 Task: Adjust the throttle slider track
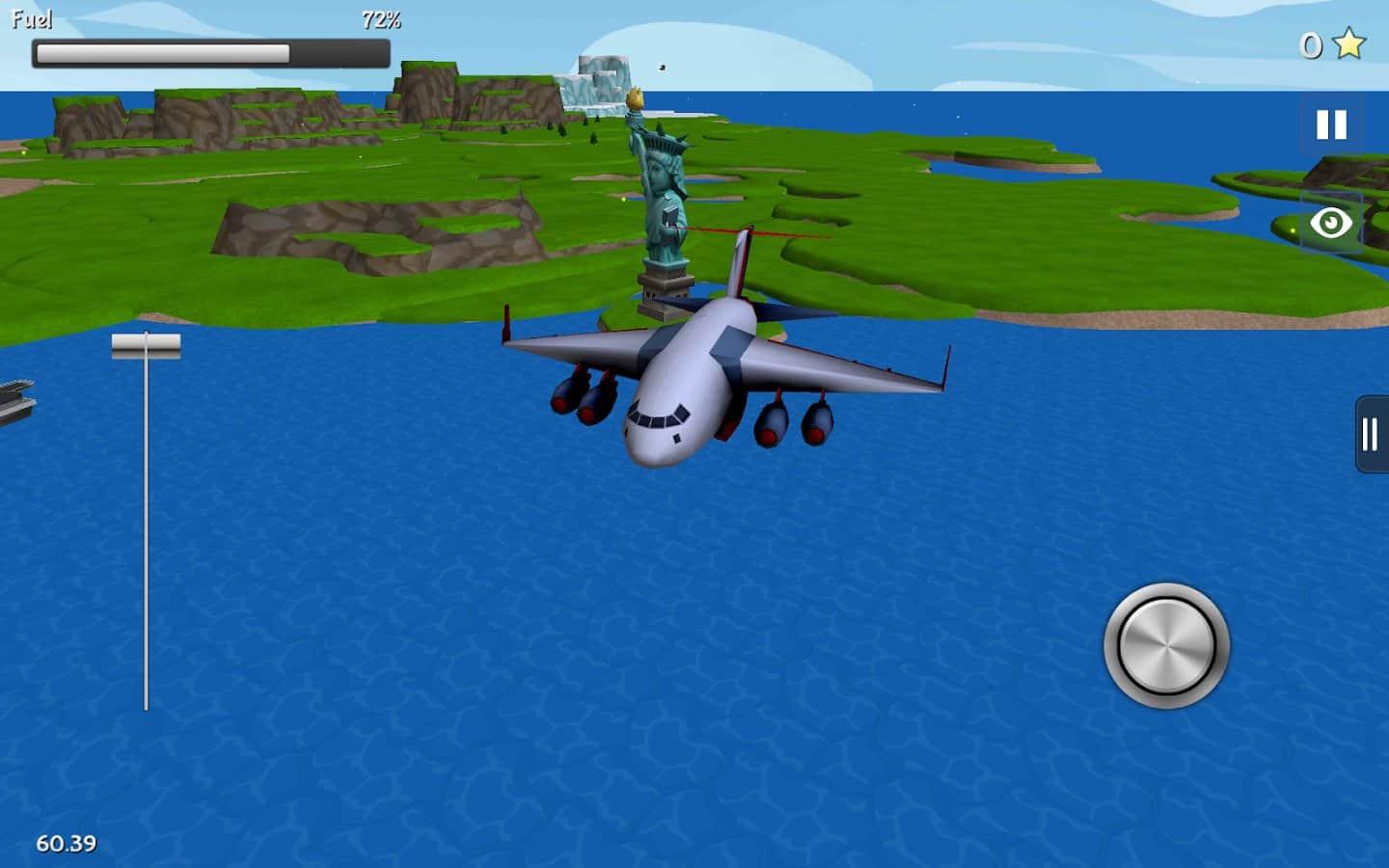[x=147, y=530]
